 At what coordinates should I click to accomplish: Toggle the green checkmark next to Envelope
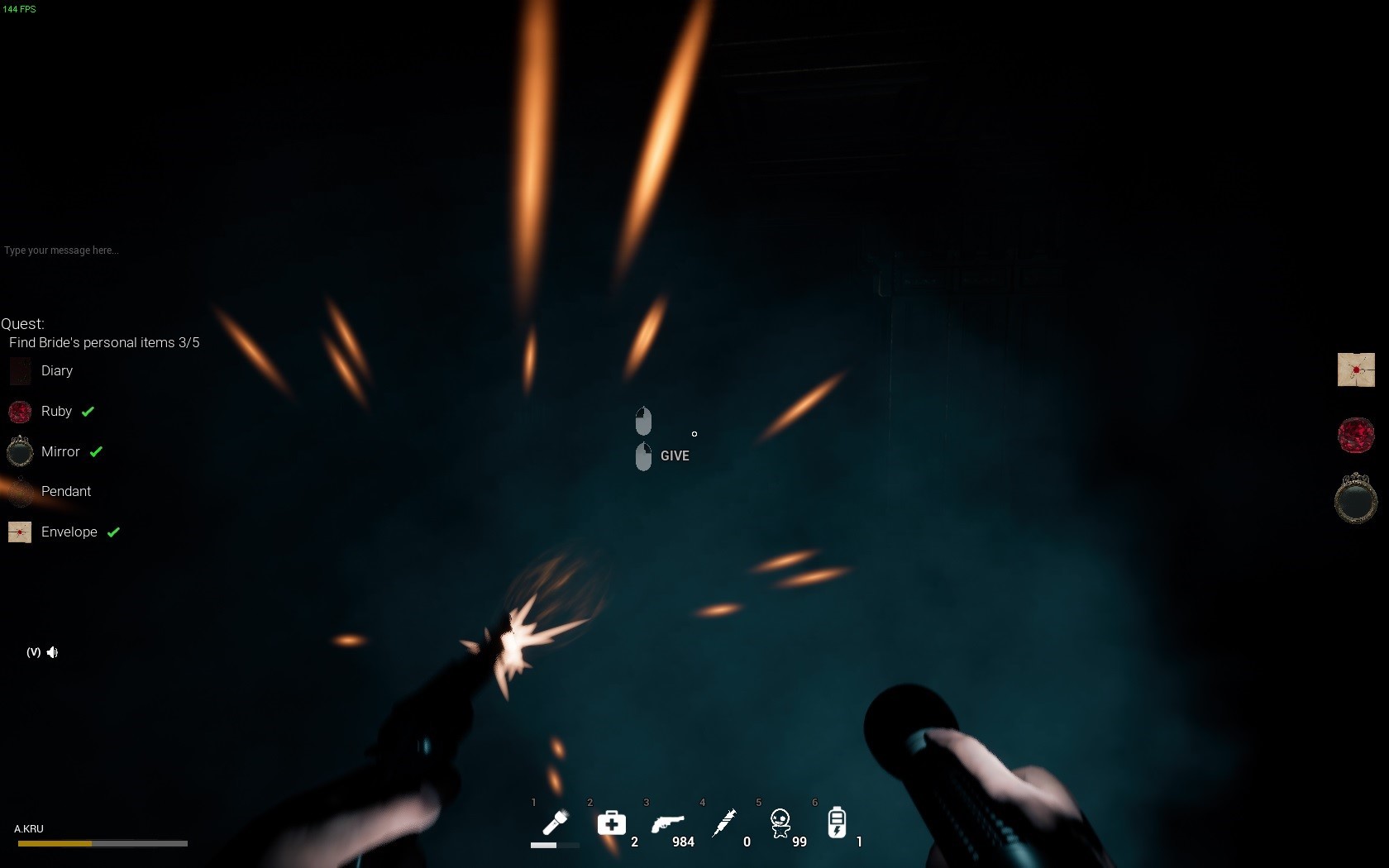click(x=113, y=532)
